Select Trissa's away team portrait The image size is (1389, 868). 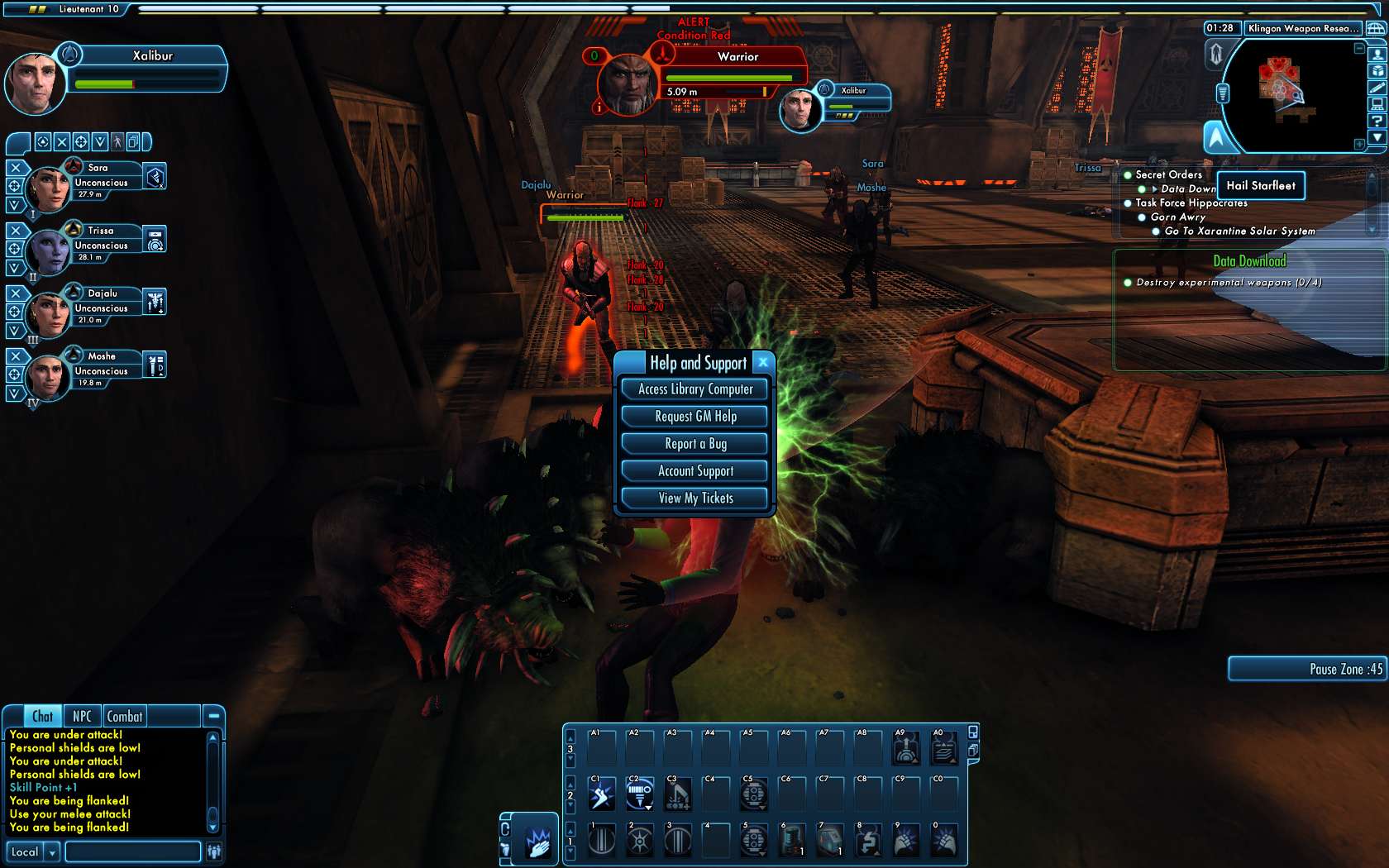tap(48, 250)
